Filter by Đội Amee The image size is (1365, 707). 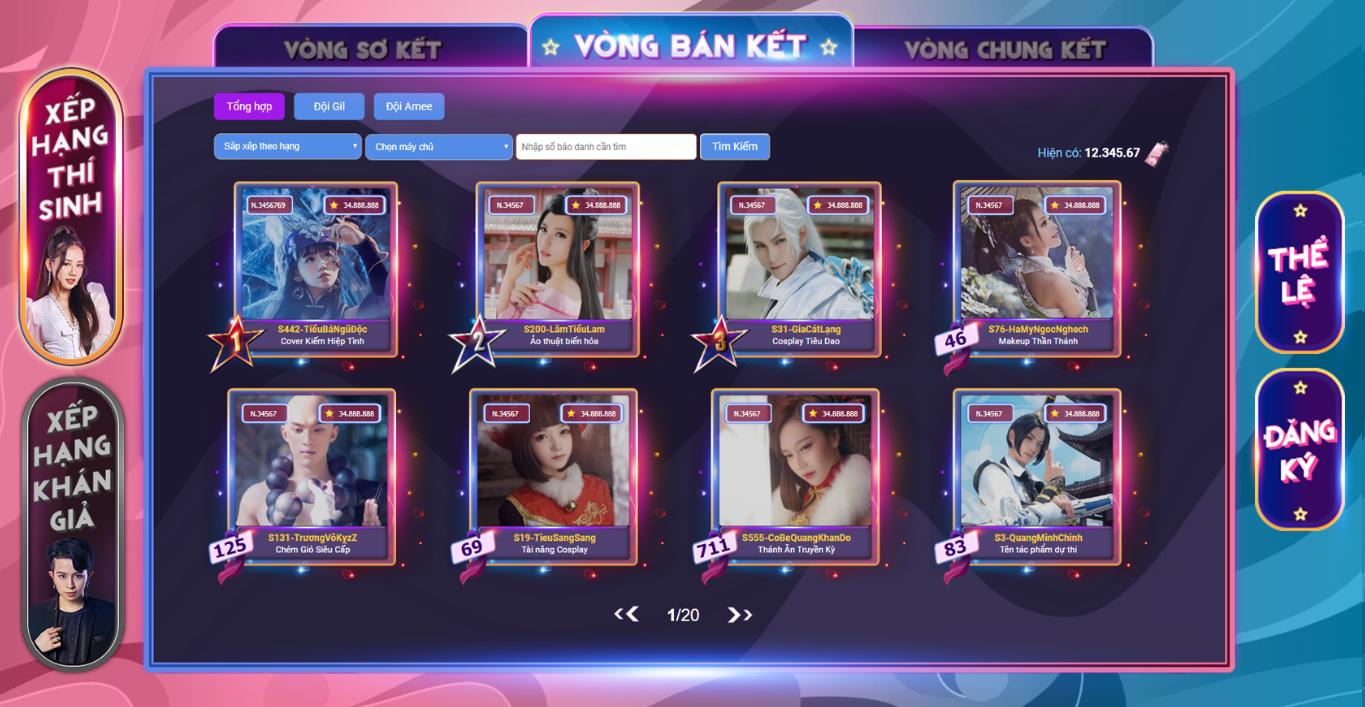[x=409, y=107]
